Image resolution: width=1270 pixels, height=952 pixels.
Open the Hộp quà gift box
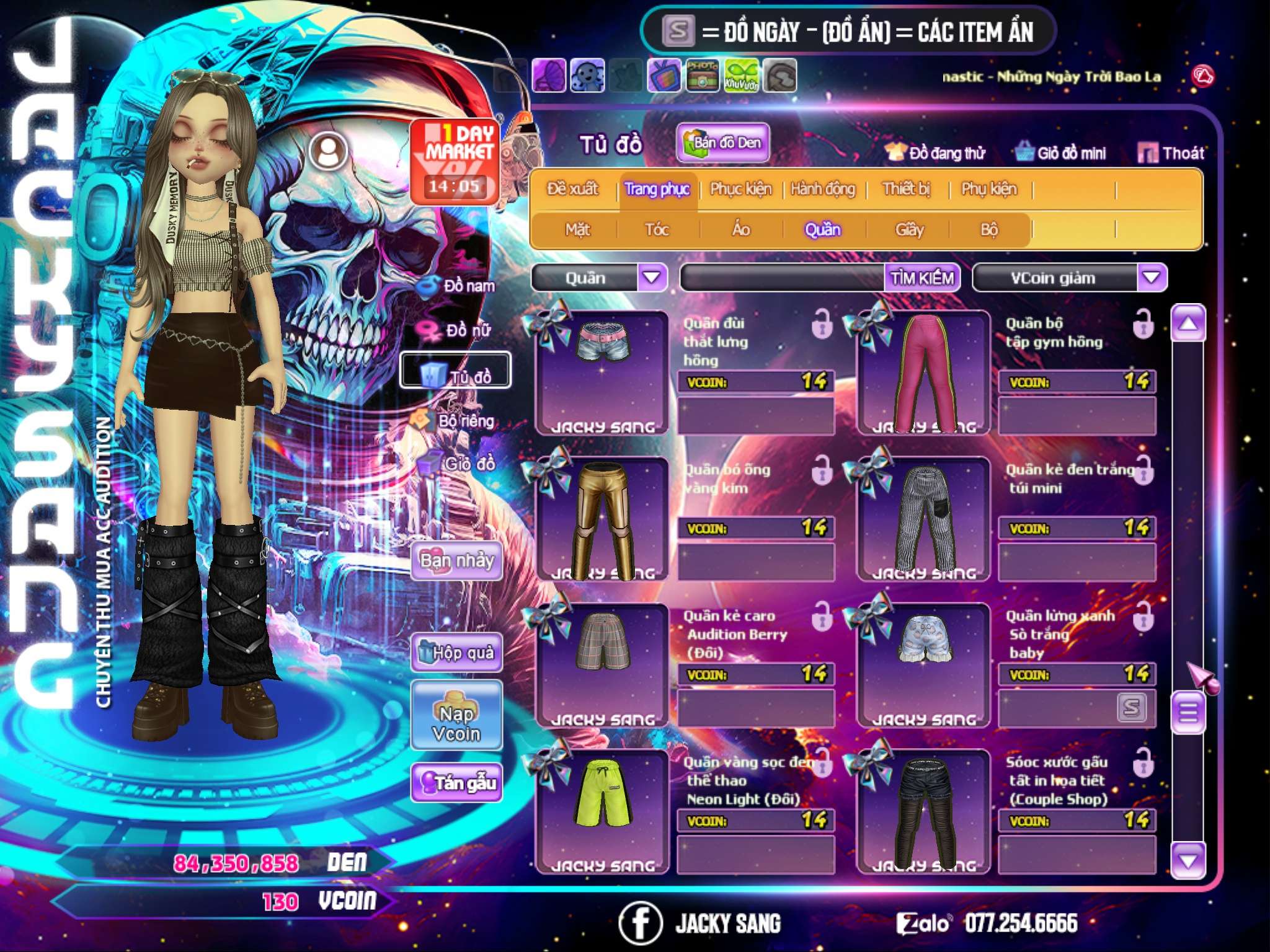pyautogui.click(x=457, y=653)
